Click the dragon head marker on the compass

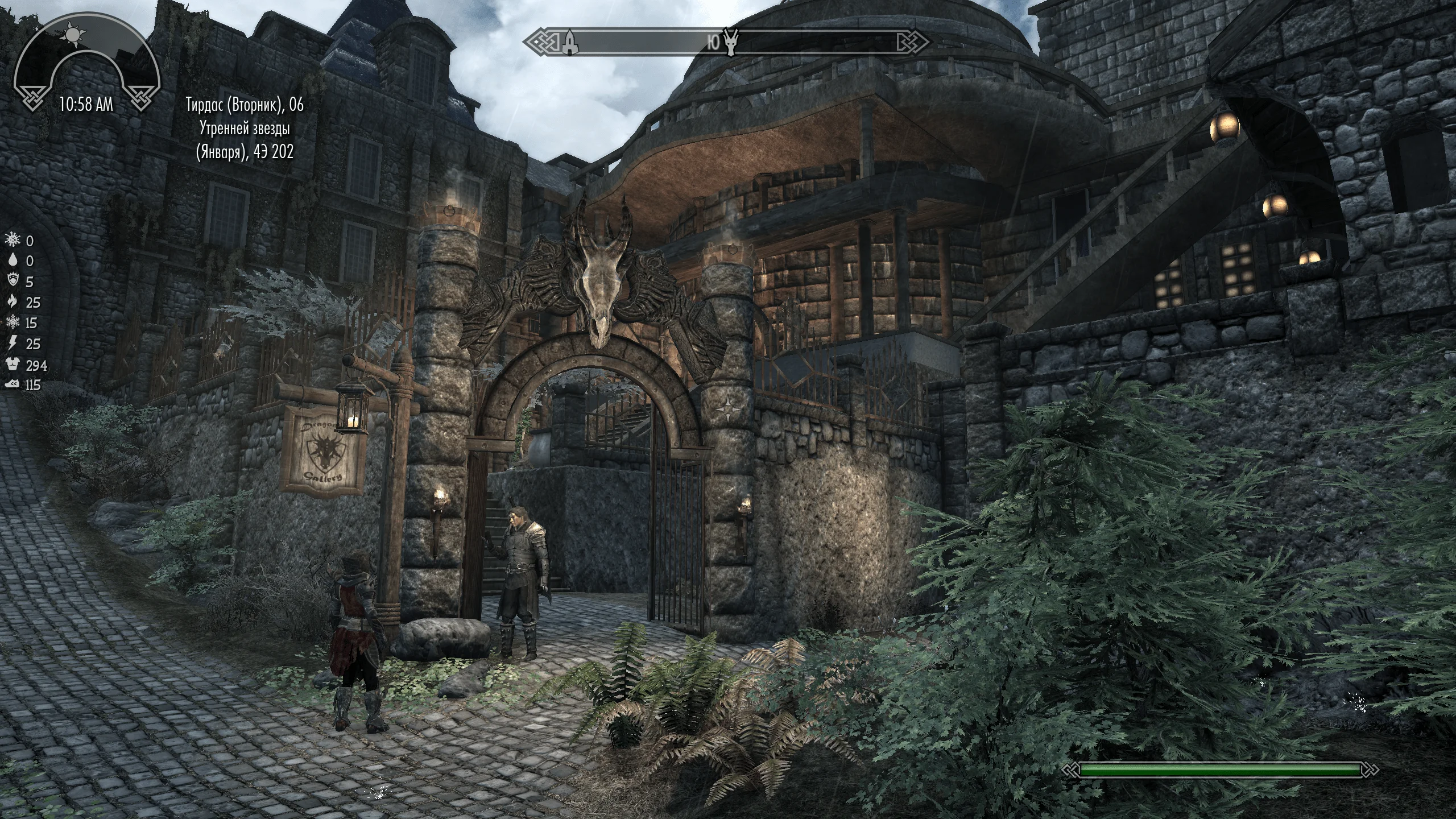click(731, 42)
